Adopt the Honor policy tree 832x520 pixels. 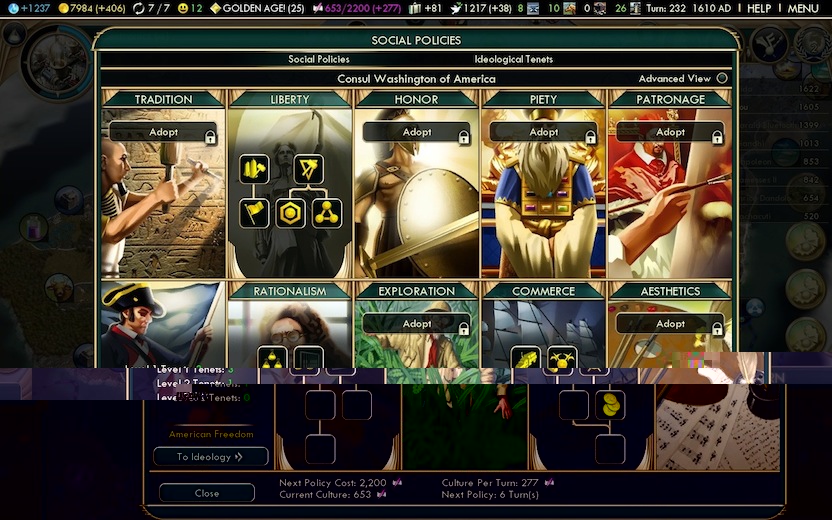click(417, 132)
